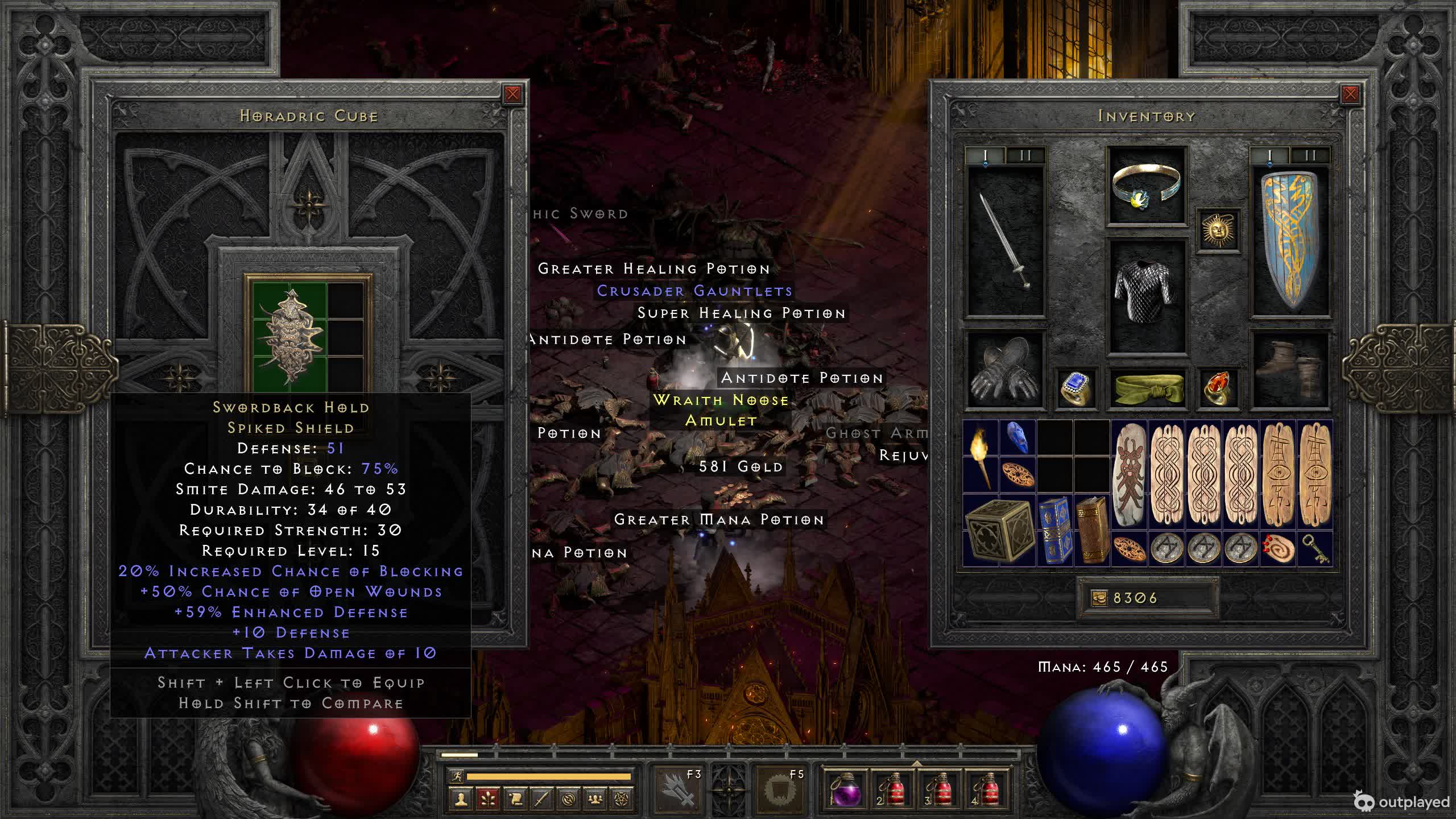The image size is (1456, 819).
Task: Pick up the blue tome in inventory
Action: coord(1055,530)
